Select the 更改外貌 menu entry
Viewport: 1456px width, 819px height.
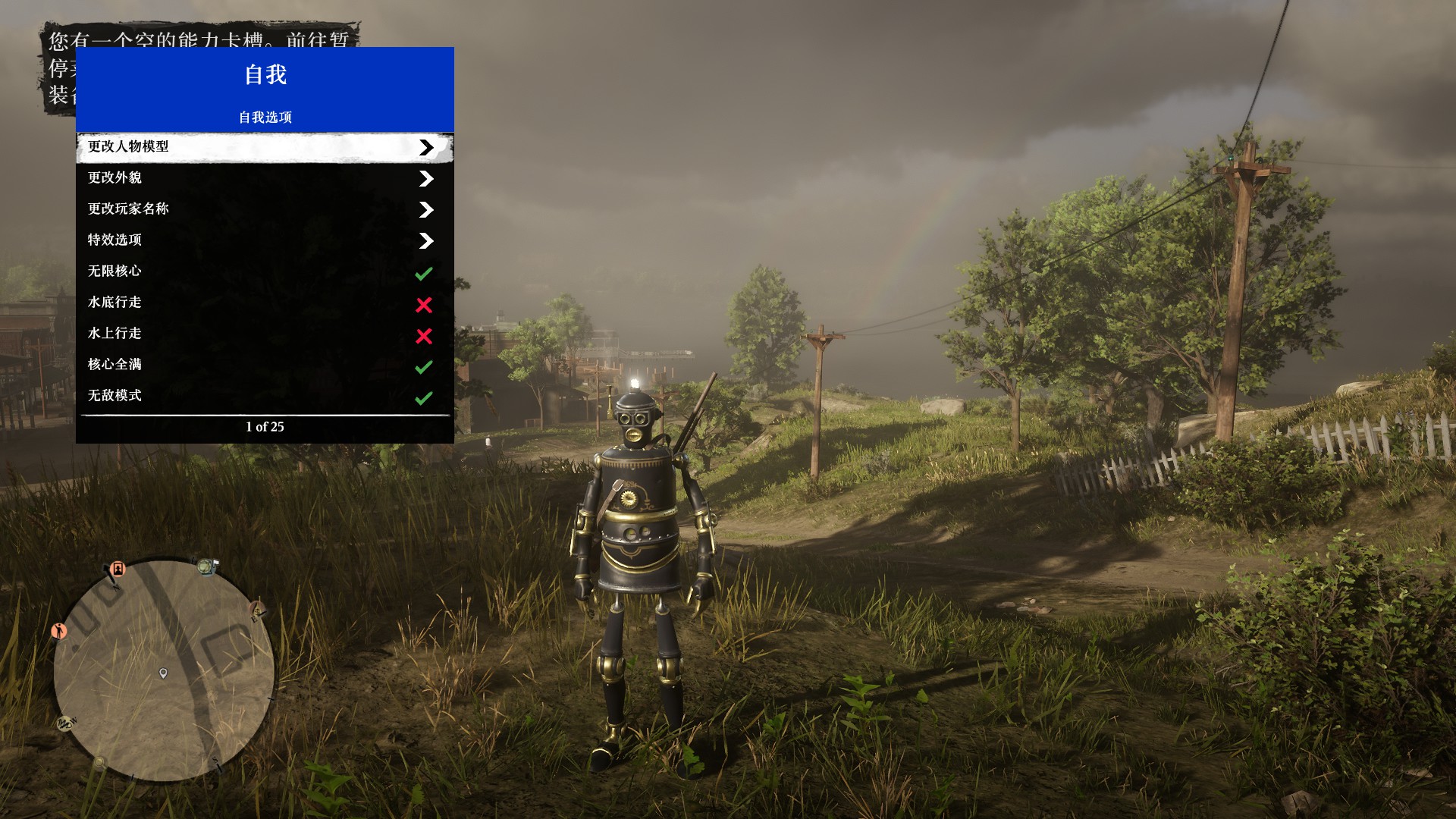(265, 178)
